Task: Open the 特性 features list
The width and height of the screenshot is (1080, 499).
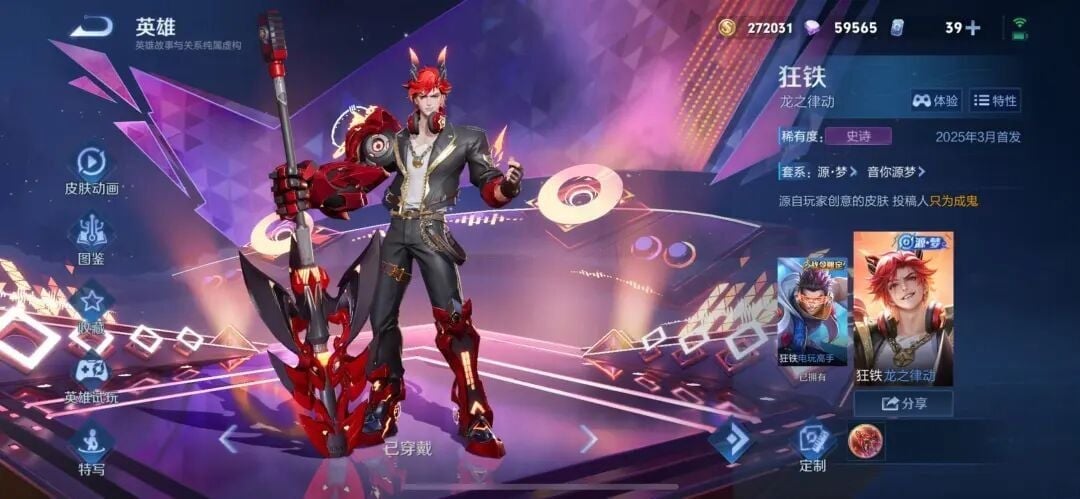Action: pos(995,100)
